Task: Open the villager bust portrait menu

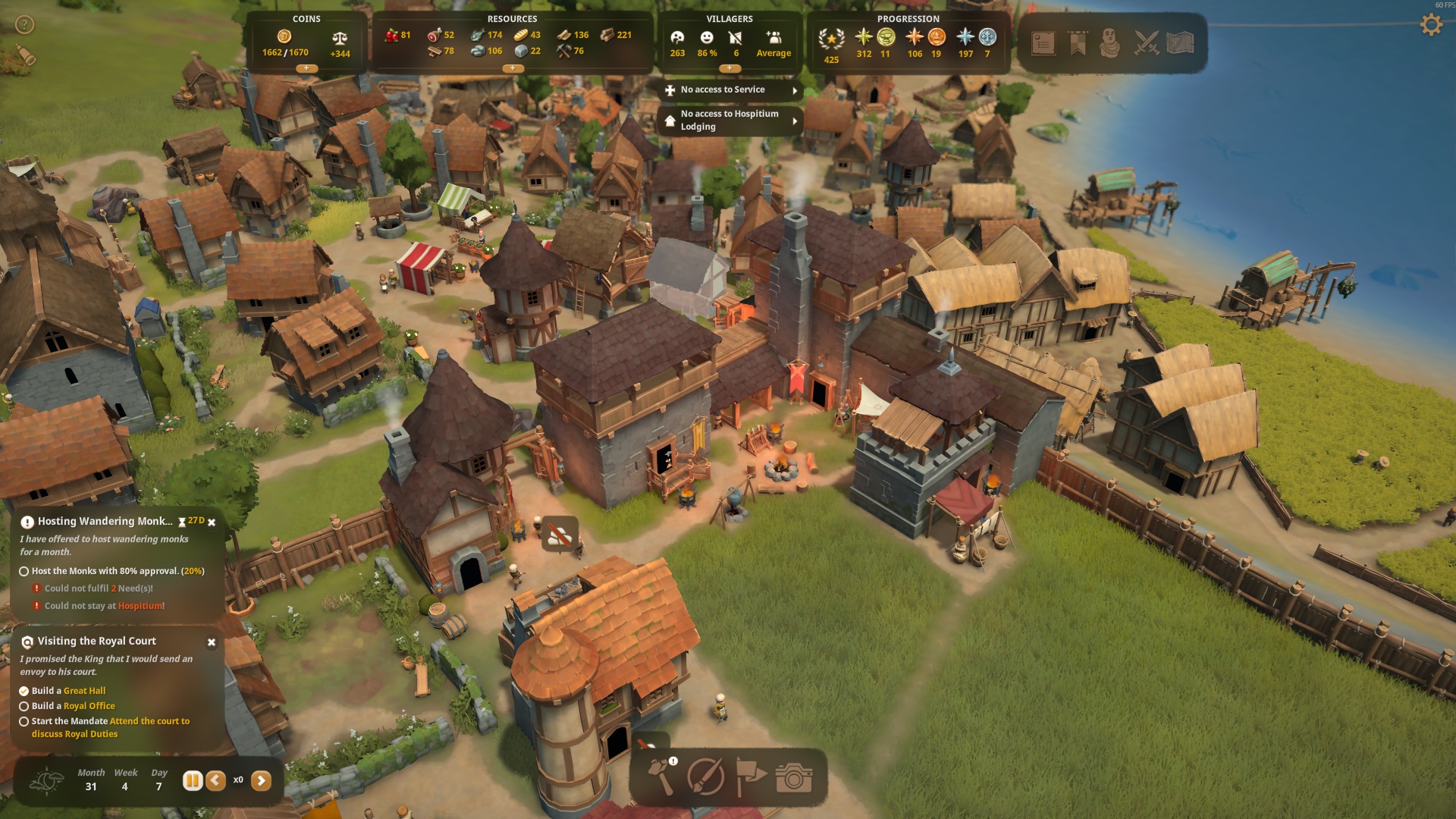Action: click(x=1109, y=42)
